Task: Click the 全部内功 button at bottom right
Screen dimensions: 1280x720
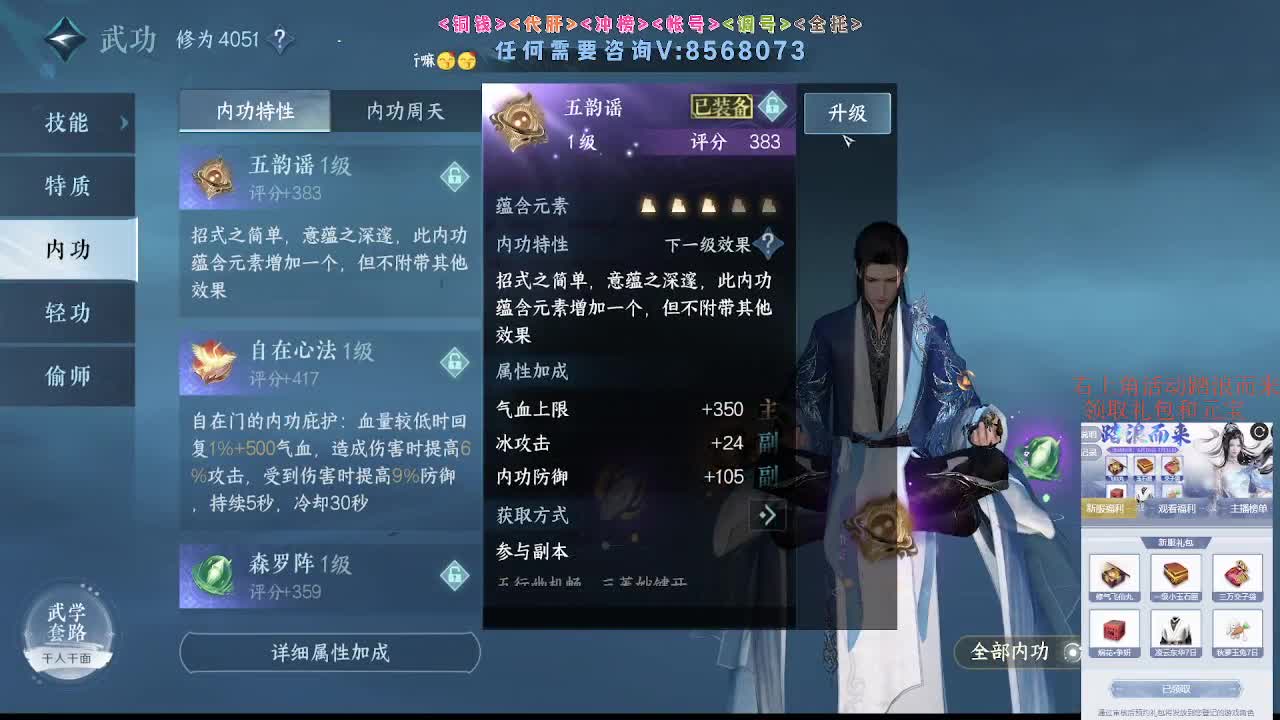Action: click(x=1012, y=652)
